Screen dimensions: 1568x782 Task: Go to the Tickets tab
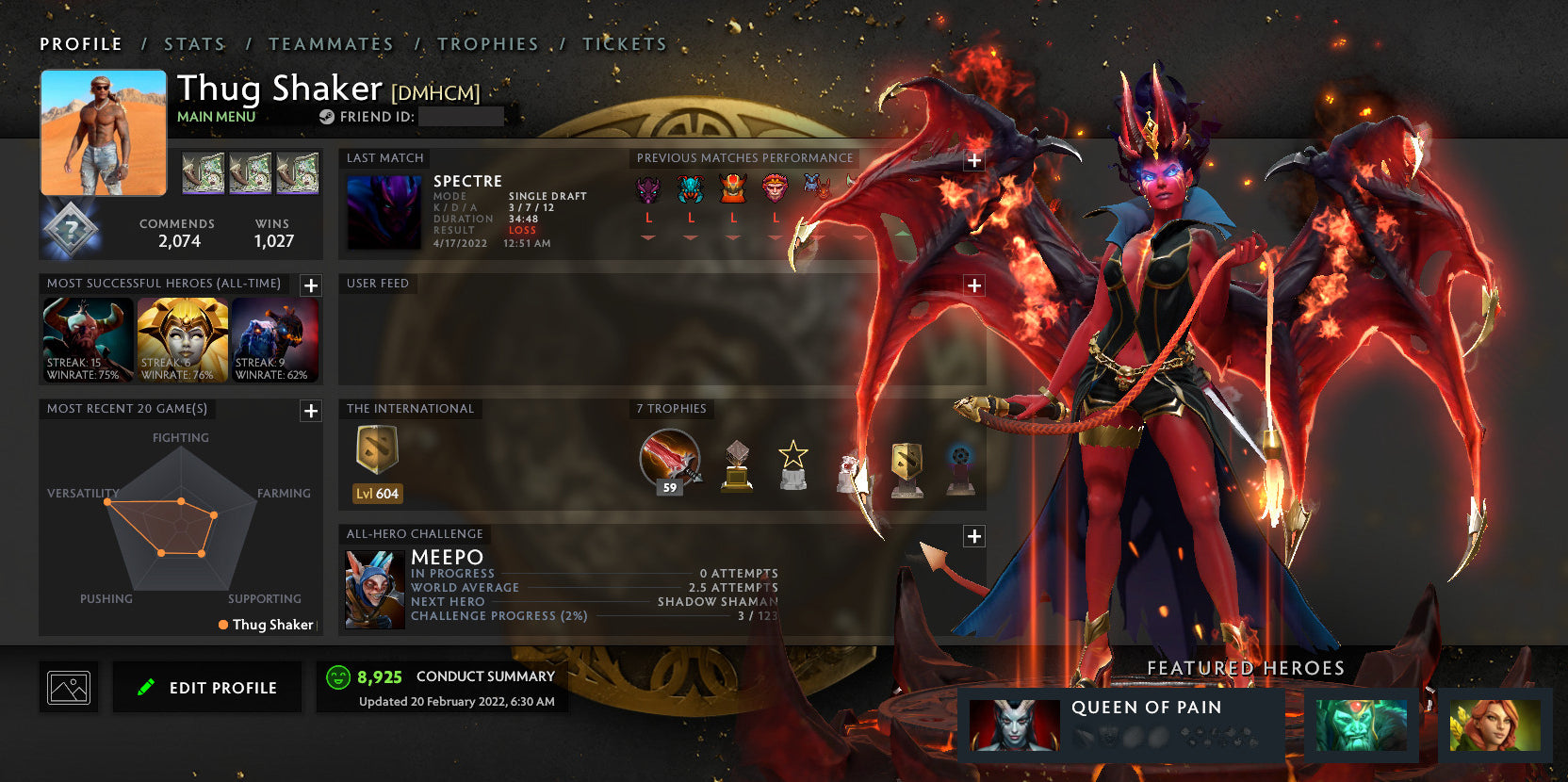pyautogui.click(x=624, y=44)
